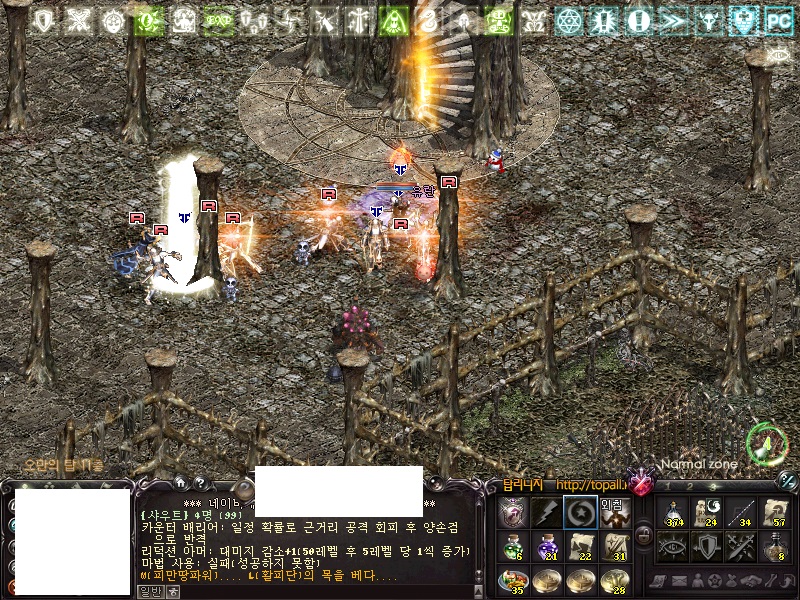Activate the 외침 shout skill
Screen dimensions: 800x600
pyautogui.click(x=613, y=513)
